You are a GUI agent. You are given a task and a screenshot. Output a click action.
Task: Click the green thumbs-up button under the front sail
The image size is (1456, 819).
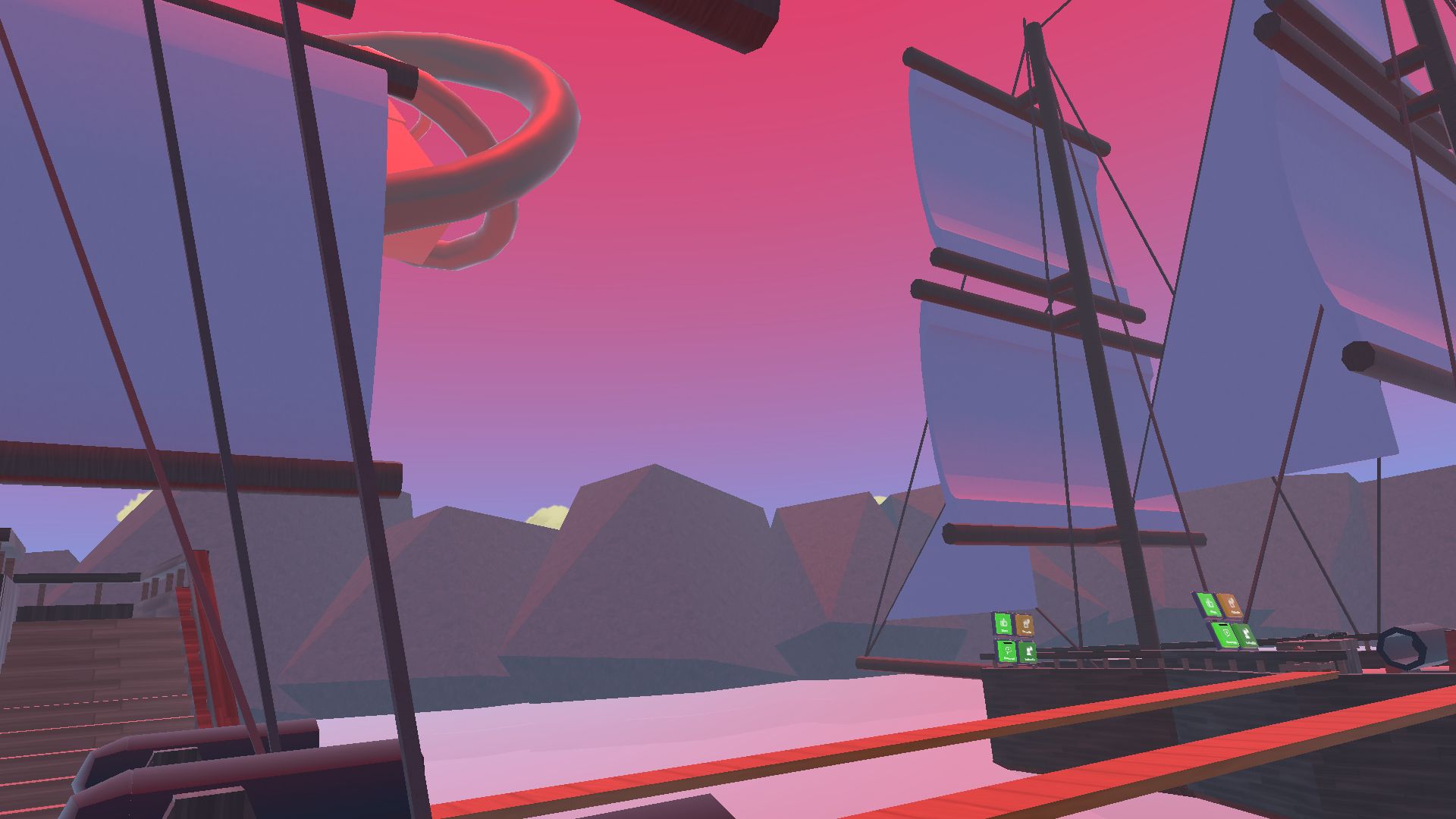click(x=1003, y=623)
